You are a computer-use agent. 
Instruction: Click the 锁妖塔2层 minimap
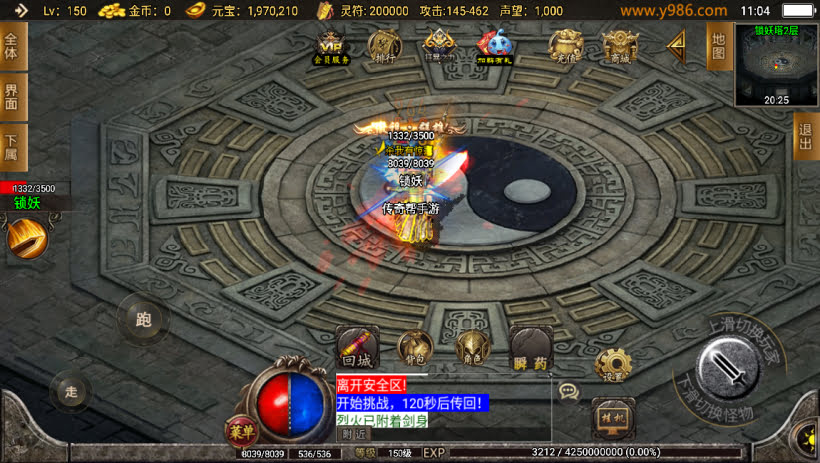[776, 65]
